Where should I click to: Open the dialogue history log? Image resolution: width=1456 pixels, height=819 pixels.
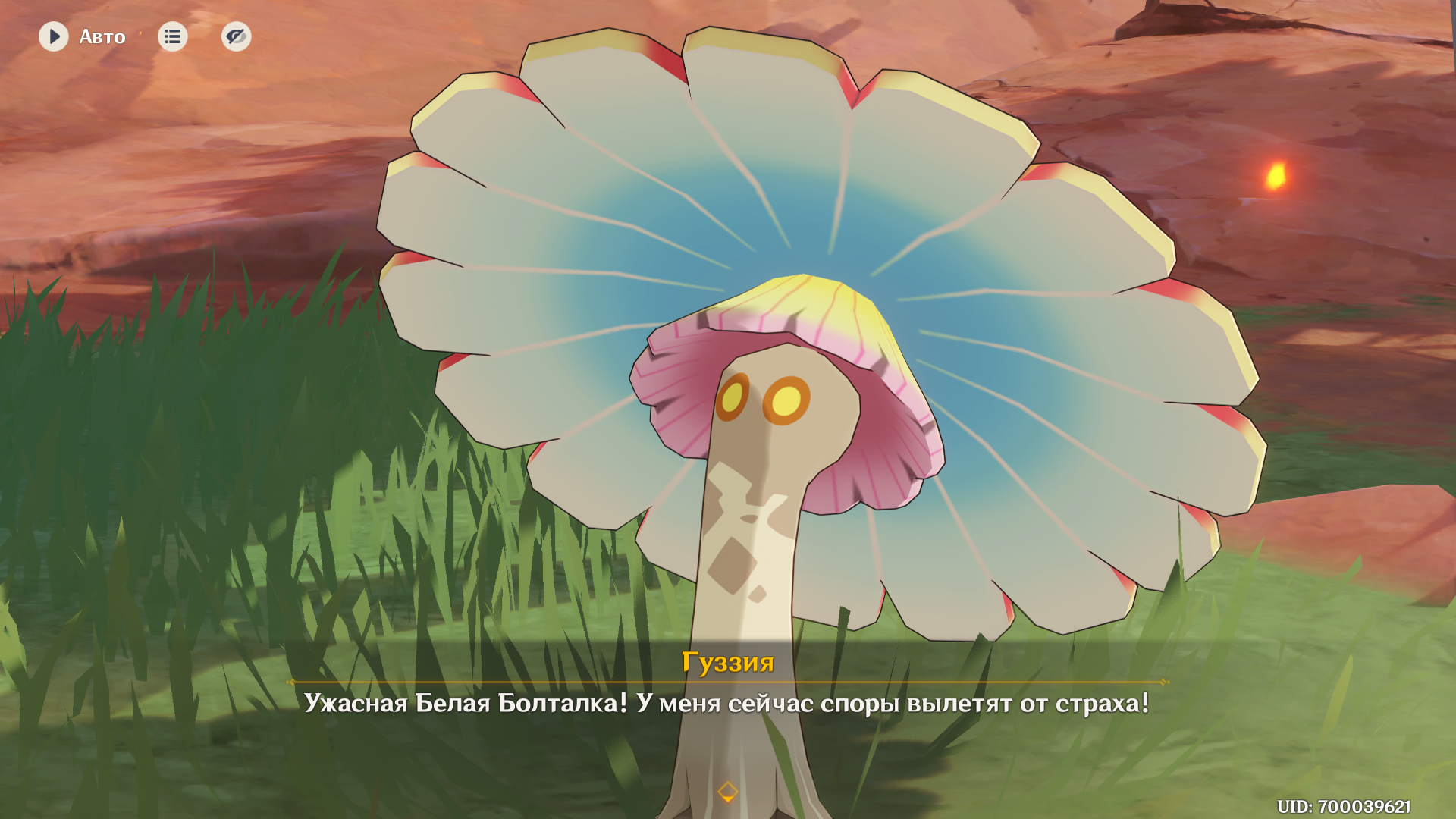click(x=172, y=36)
